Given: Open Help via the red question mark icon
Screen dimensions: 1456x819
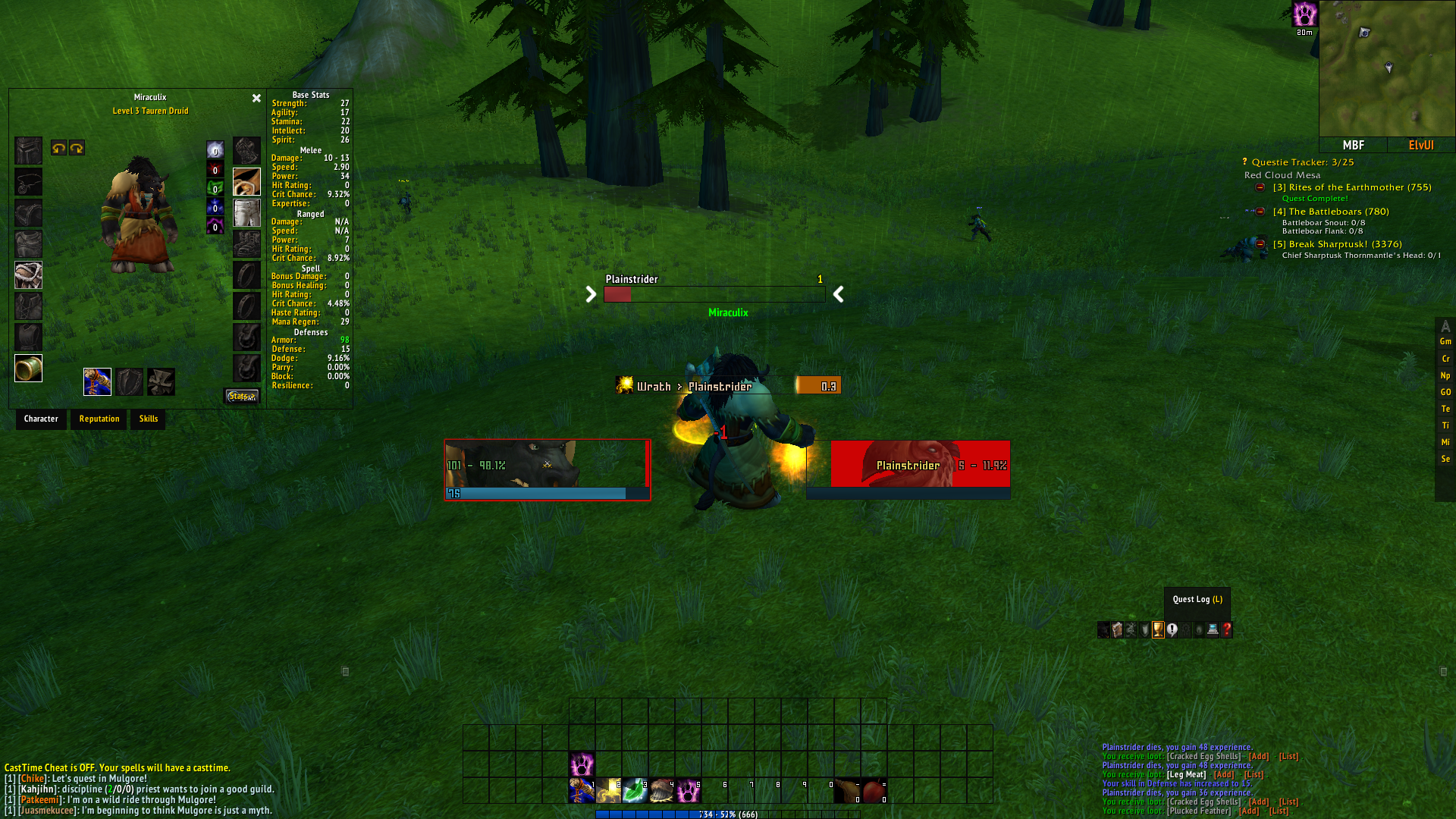Looking at the screenshot, I should pyautogui.click(x=1226, y=630).
